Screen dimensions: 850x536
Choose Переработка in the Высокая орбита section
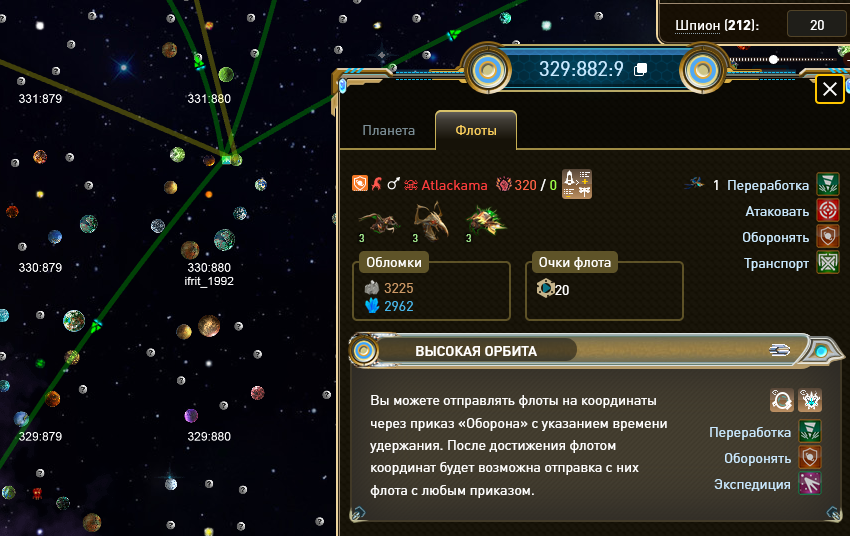(x=808, y=432)
